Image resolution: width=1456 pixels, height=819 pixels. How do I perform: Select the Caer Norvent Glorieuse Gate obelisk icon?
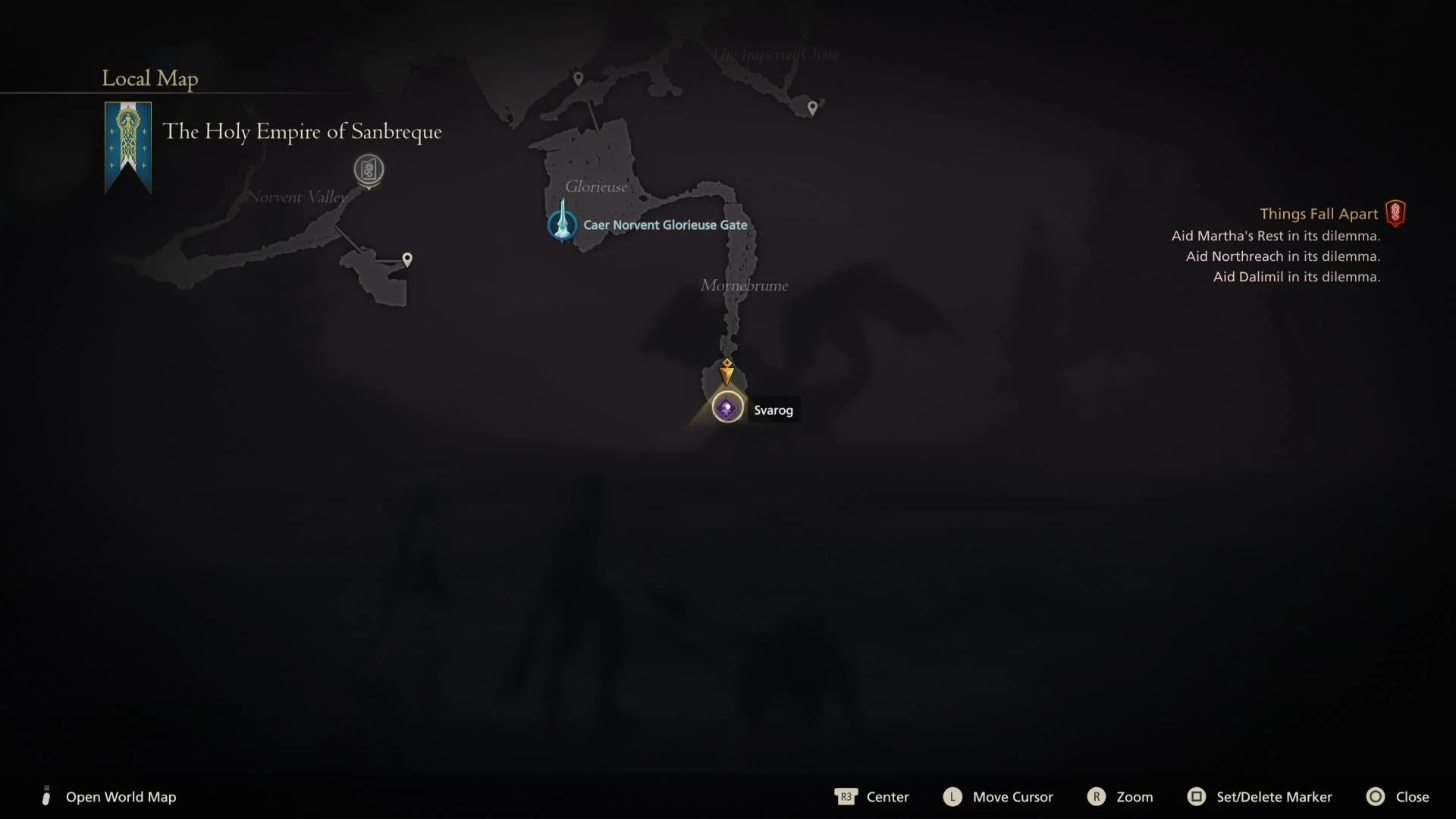[561, 223]
